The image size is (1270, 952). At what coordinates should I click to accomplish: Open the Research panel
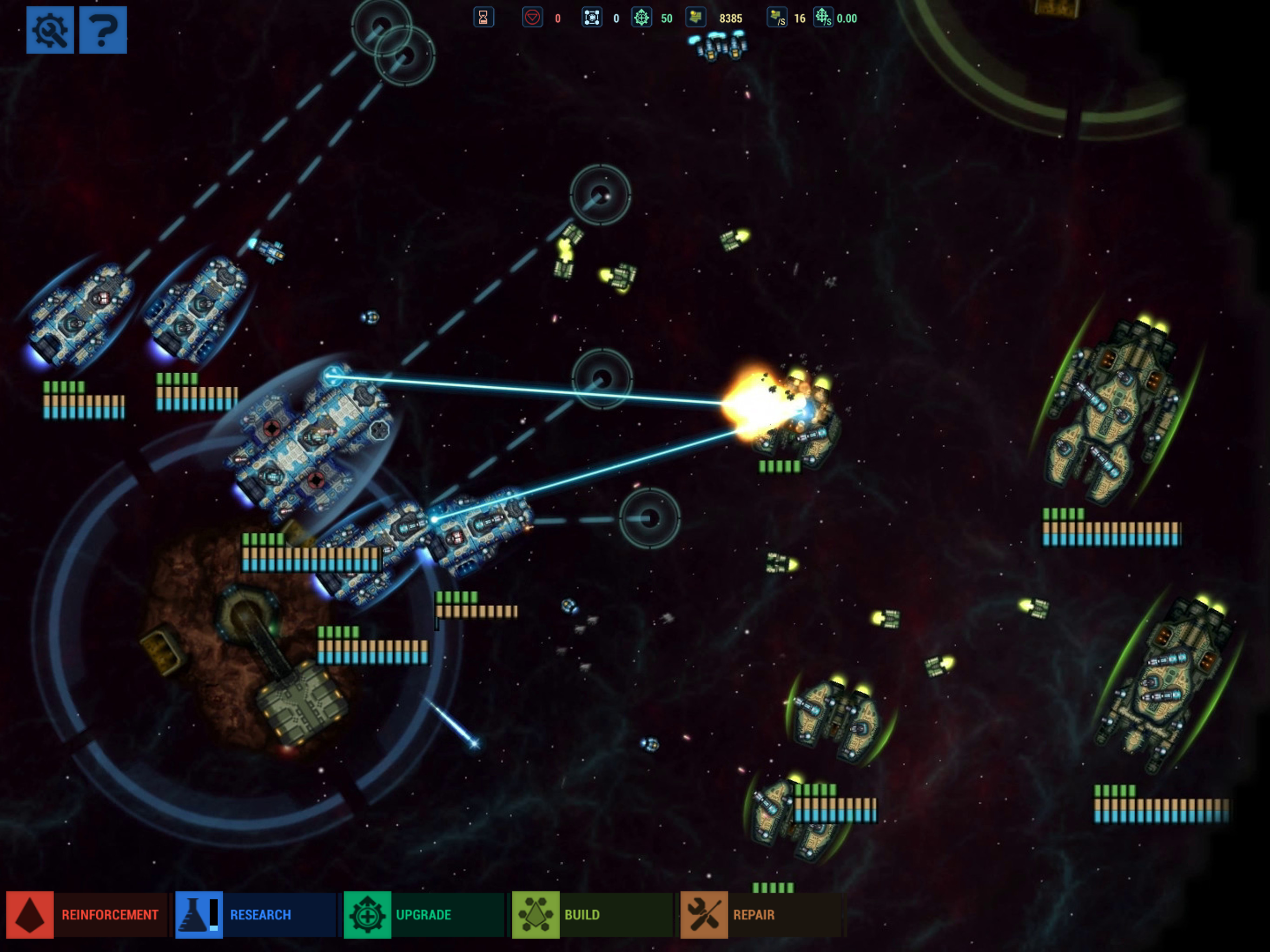coord(255,915)
